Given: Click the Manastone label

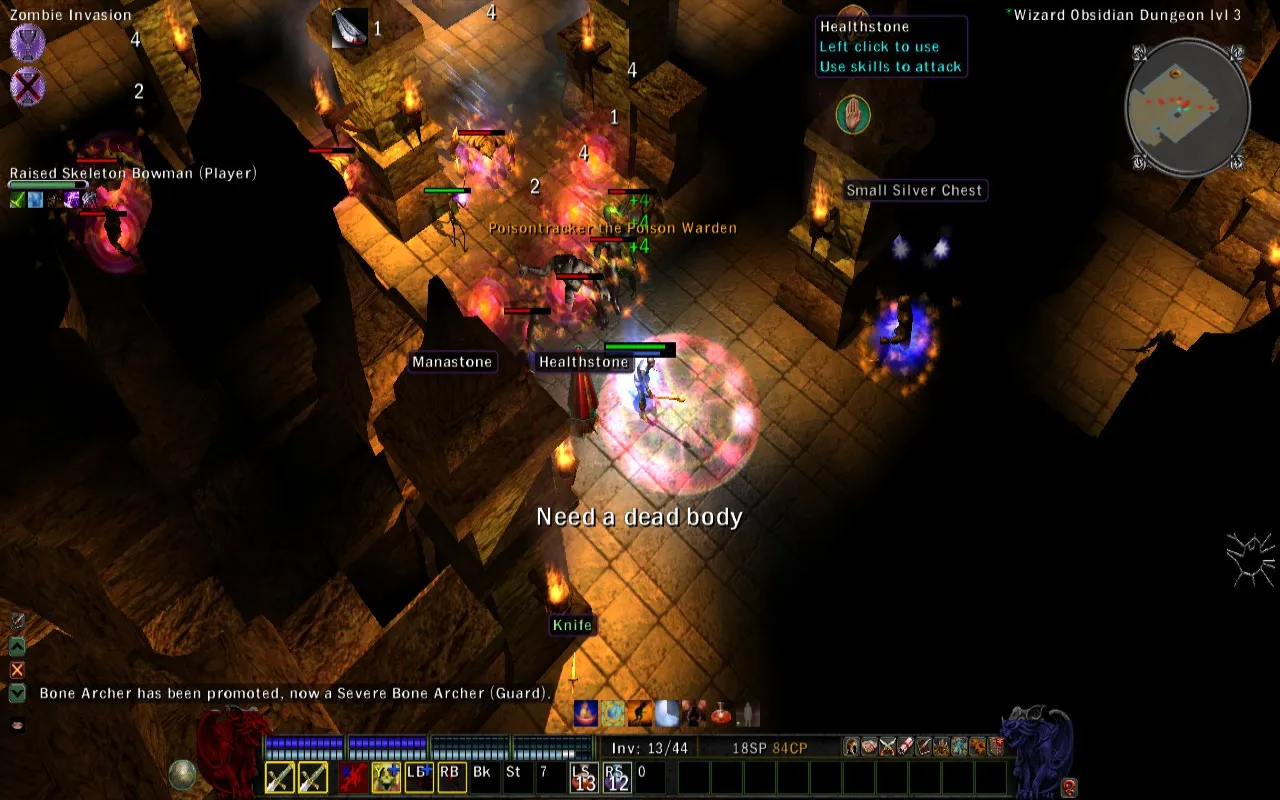Looking at the screenshot, I should click(452, 362).
